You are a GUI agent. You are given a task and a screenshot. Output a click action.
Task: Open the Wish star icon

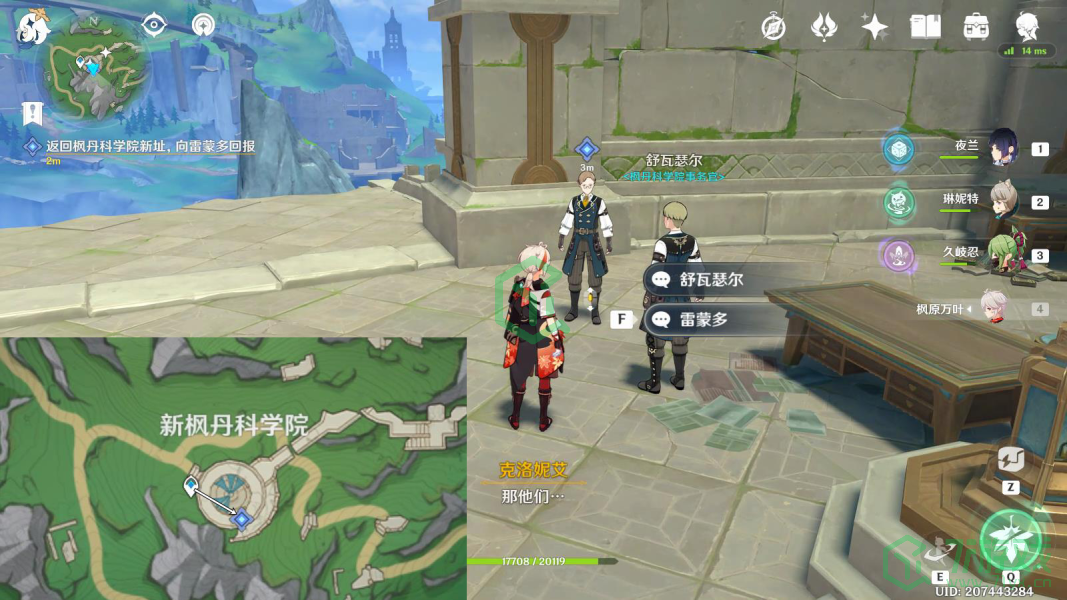pyautogui.click(x=875, y=27)
